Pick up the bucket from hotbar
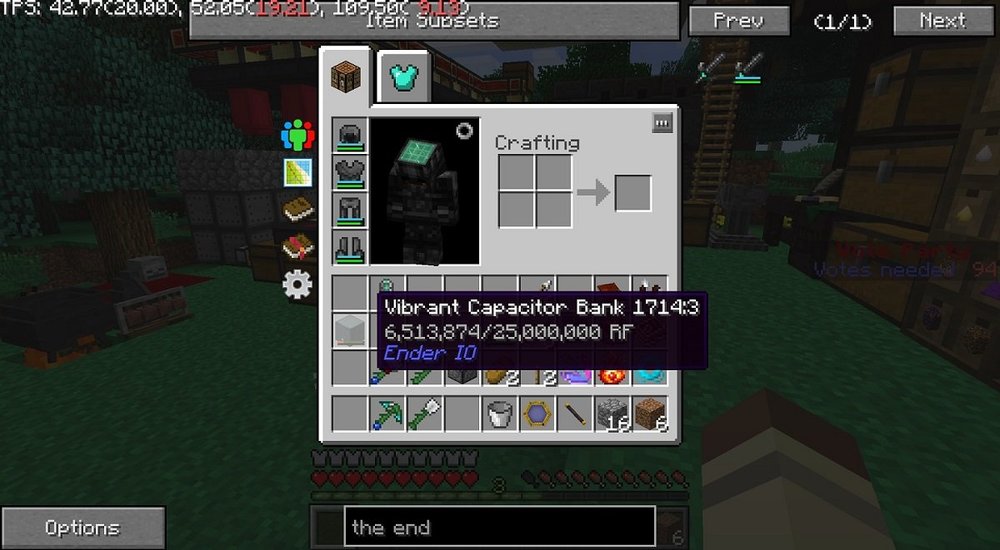 (x=498, y=414)
